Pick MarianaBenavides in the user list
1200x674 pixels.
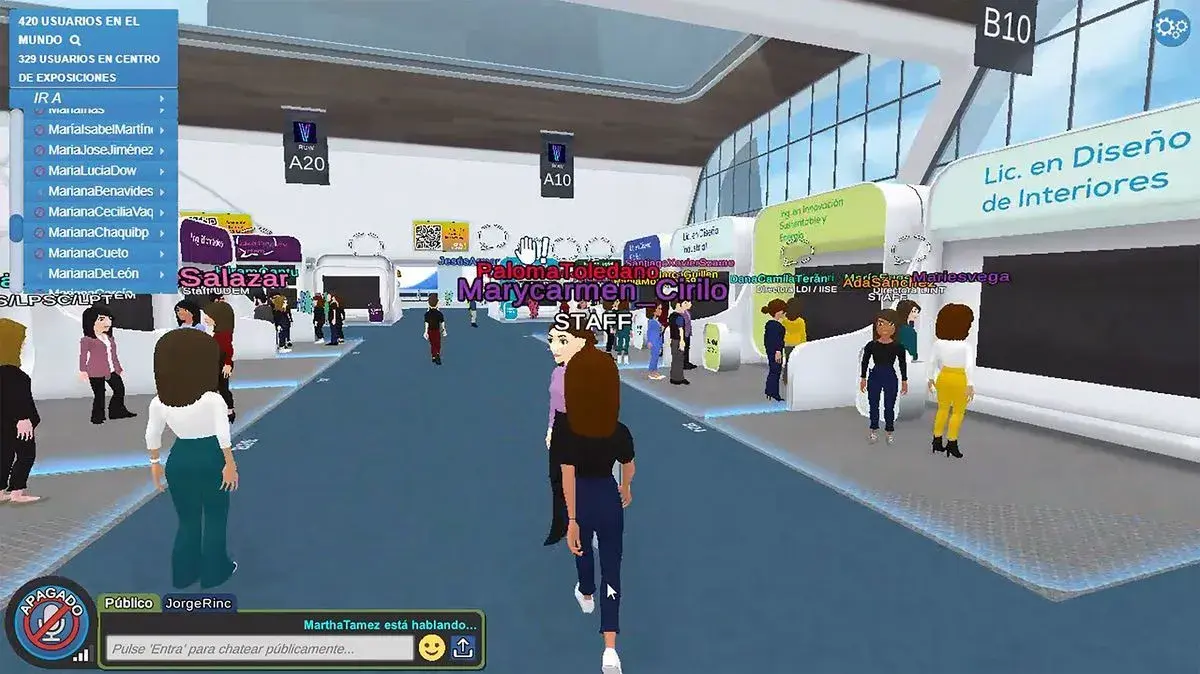[100, 191]
